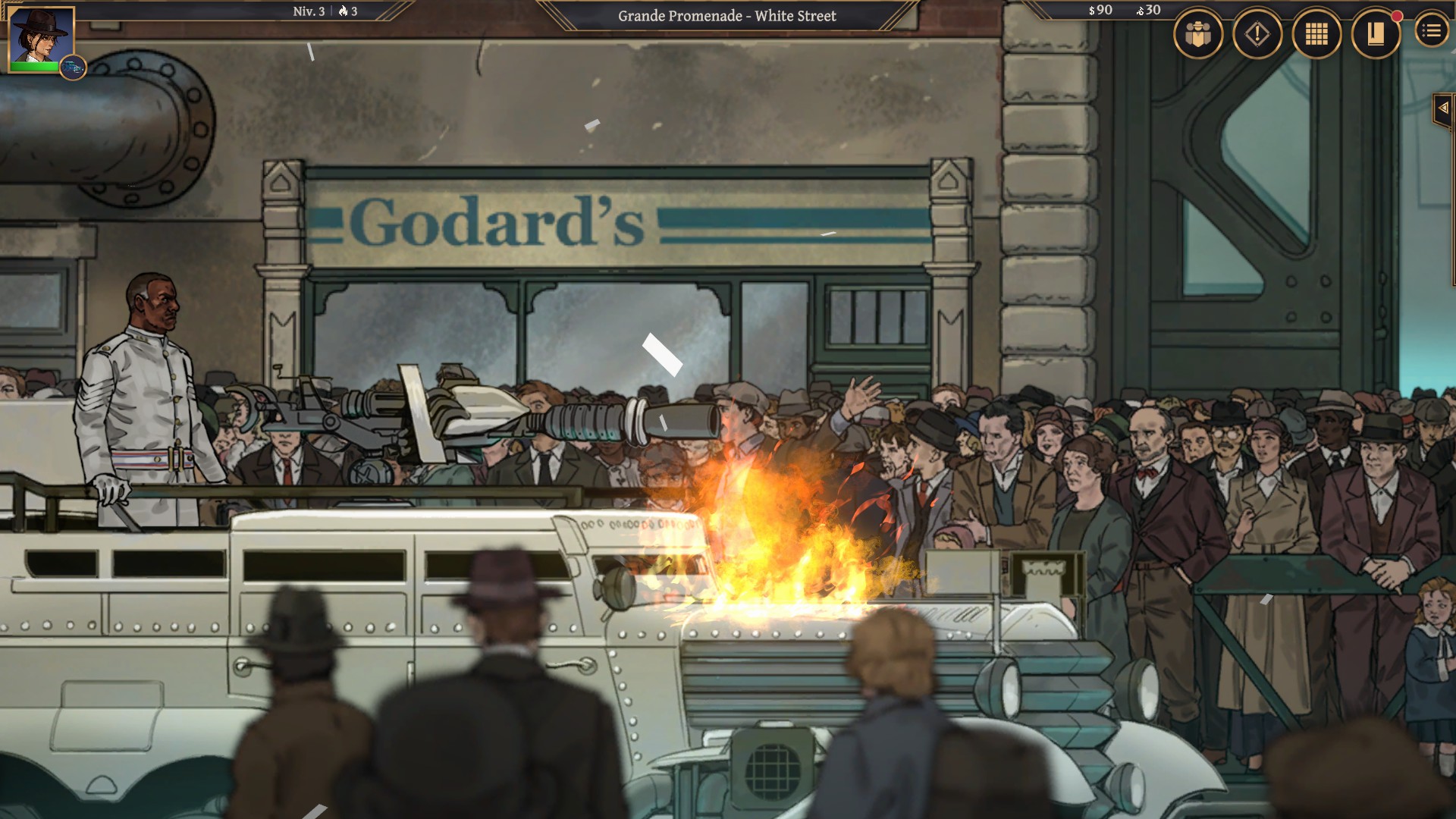This screenshot has height=819, width=1456.
Task: Select the car icon beside the portrait
Action: pos(73,68)
